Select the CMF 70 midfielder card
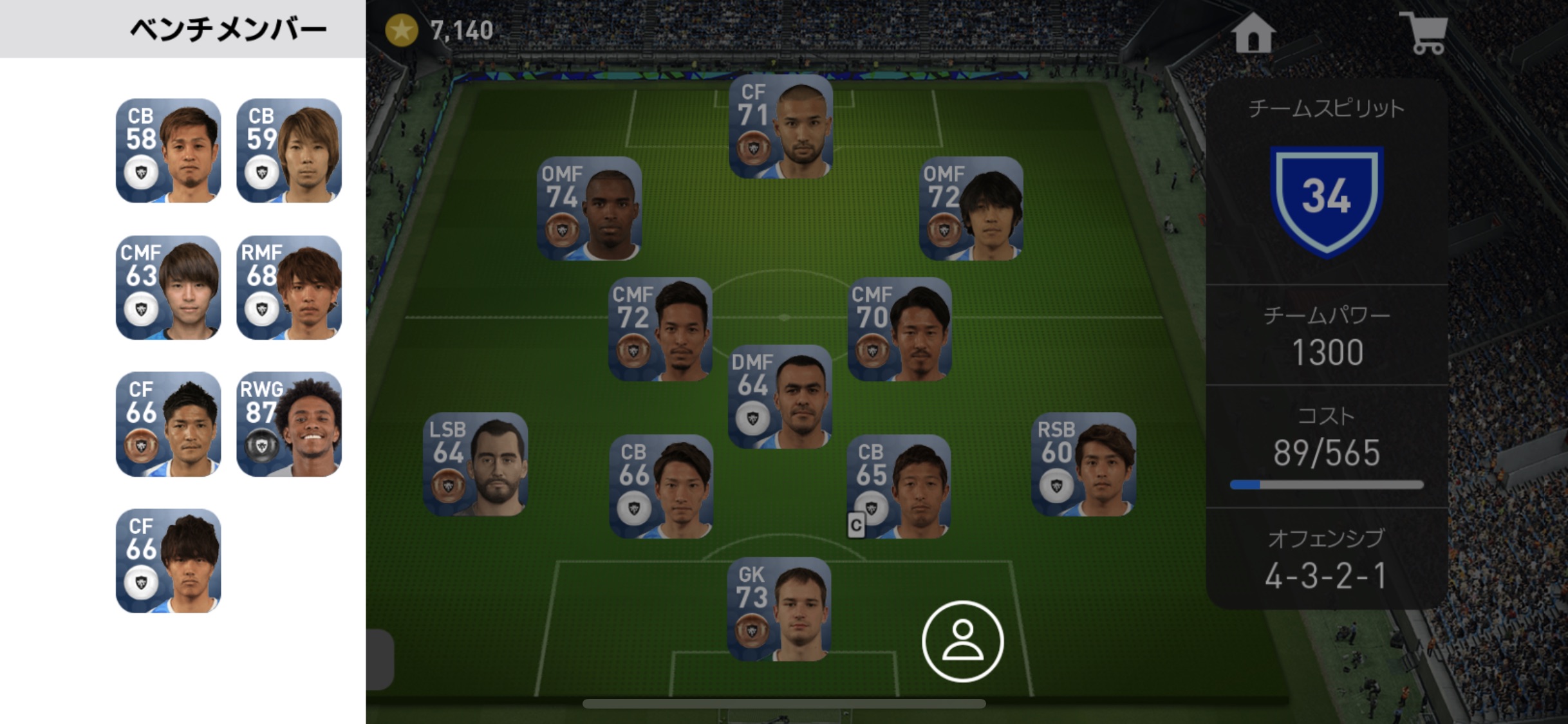 [899, 329]
